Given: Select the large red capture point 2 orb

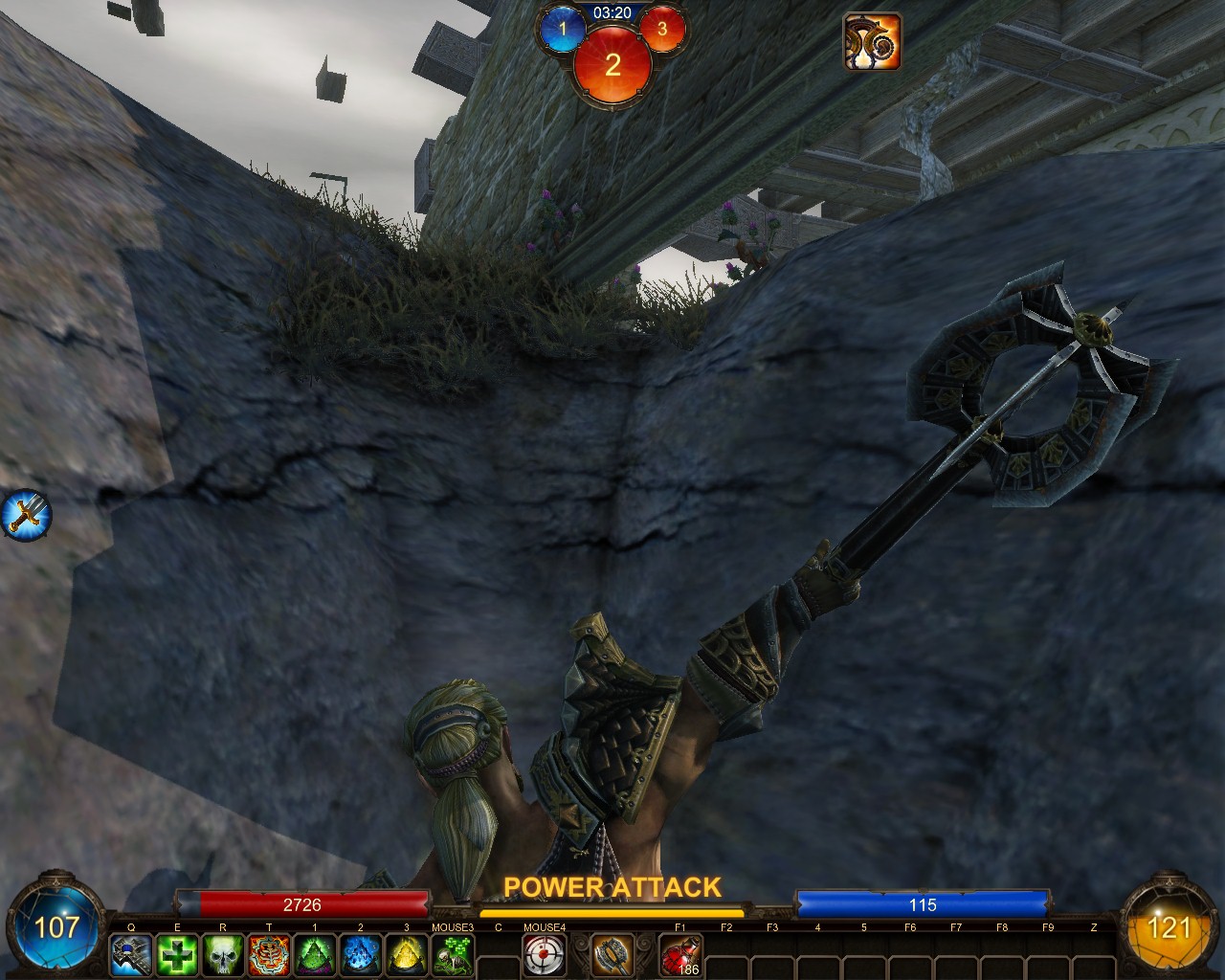Looking at the screenshot, I should [x=612, y=63].
